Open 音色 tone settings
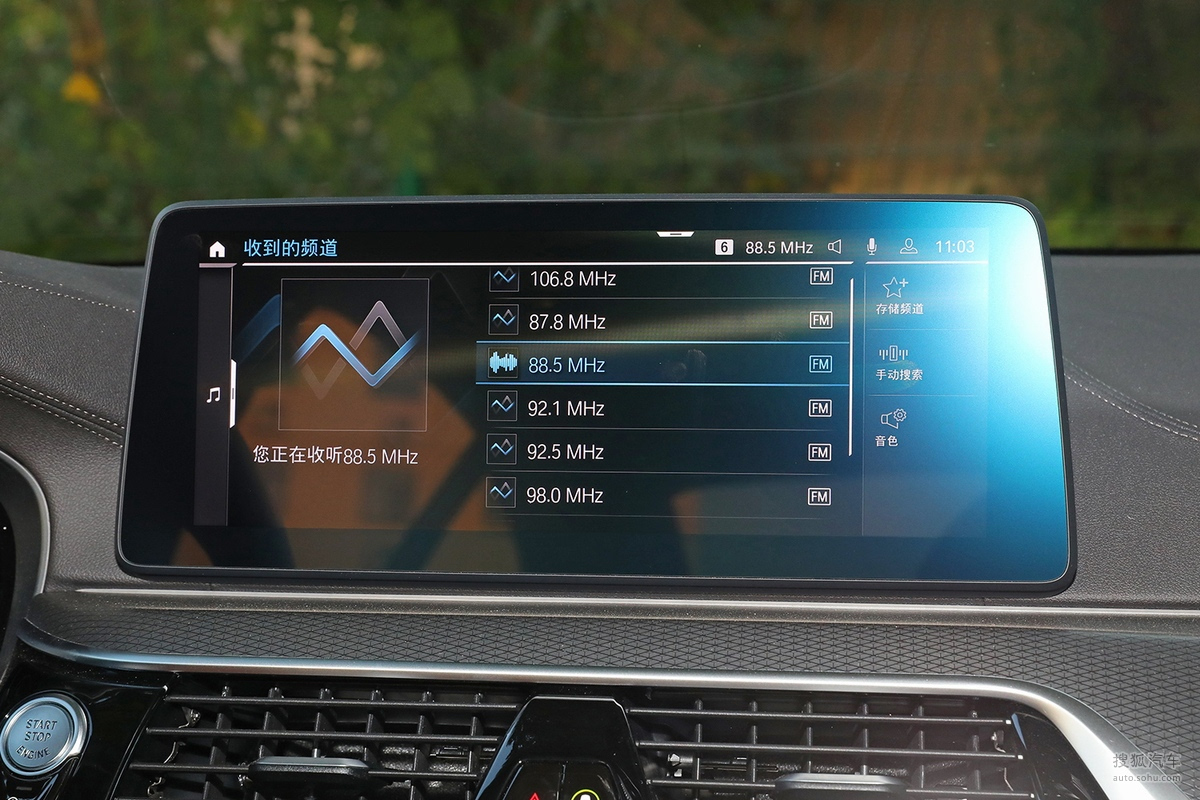Screen dimensions: 1200x800 [x=891, y=427]
